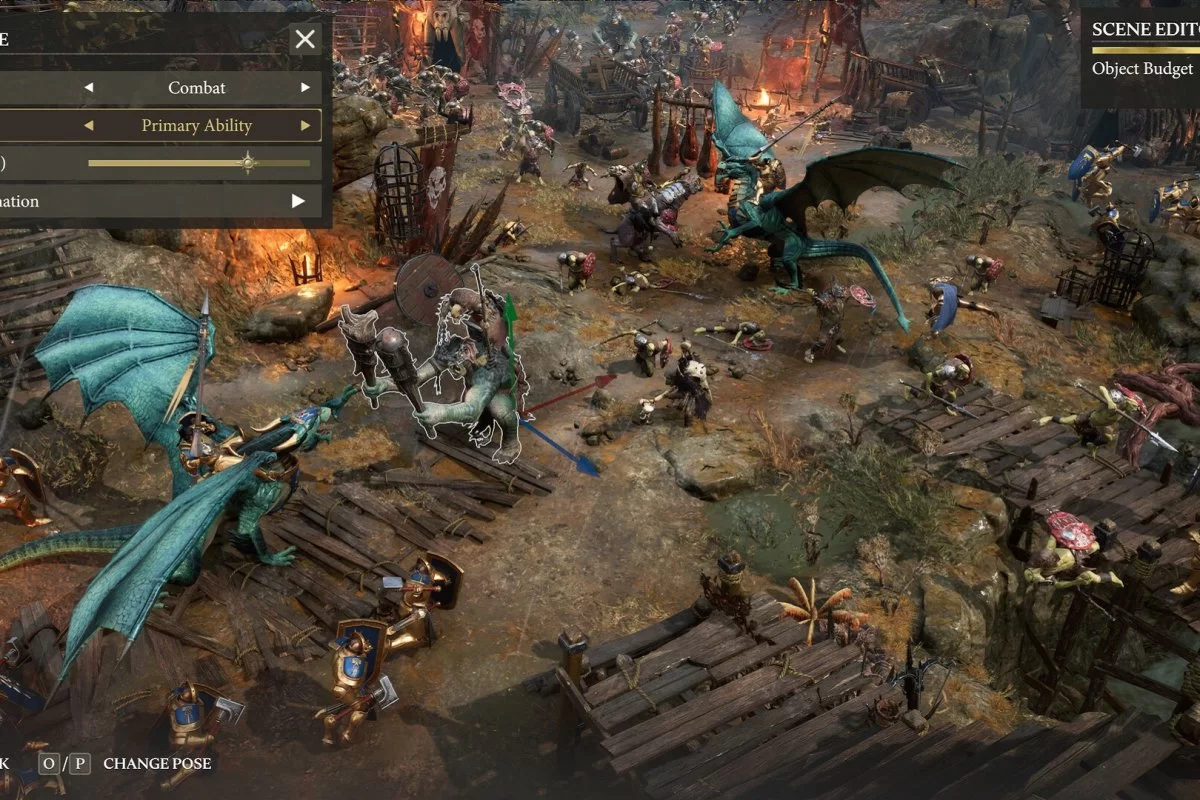Image resolution: width=1200 pixels, height=800 pixels.
Task: Select next option on the Combat row
Action: point(306,88)
